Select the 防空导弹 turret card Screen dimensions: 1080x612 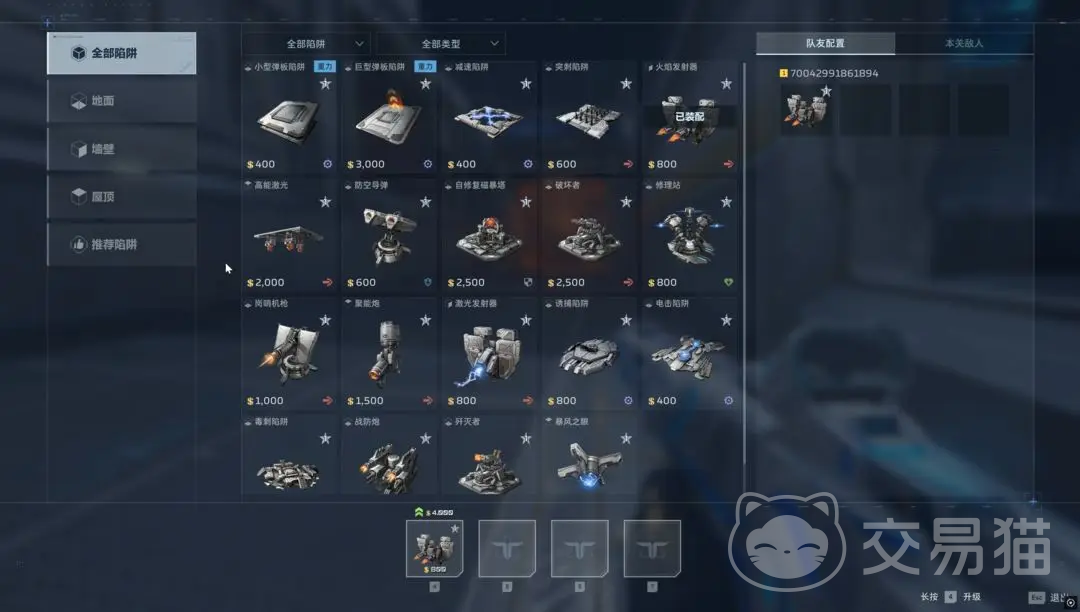[x=389, y=236]
